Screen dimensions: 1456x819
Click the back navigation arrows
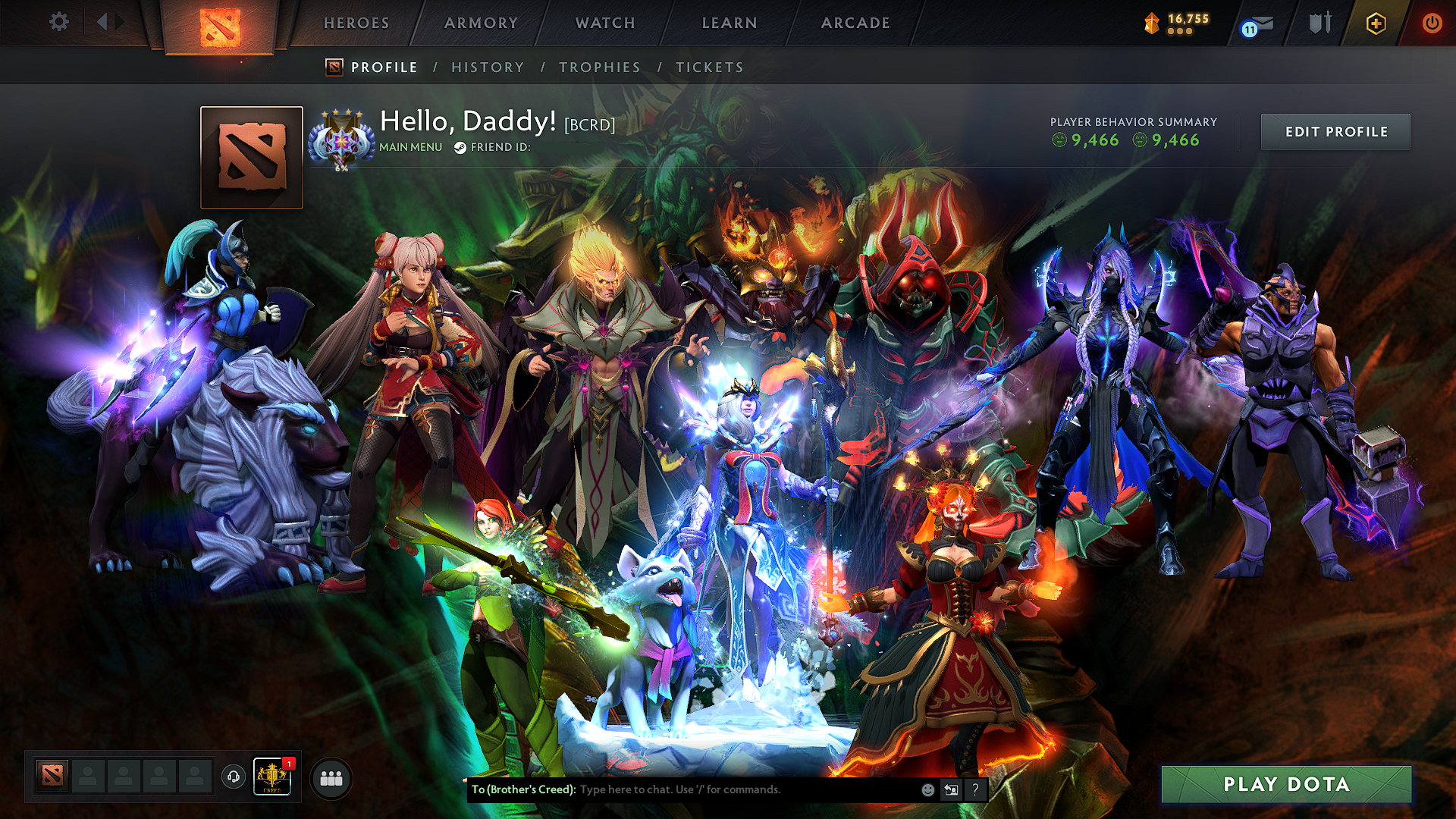(108, 23)
